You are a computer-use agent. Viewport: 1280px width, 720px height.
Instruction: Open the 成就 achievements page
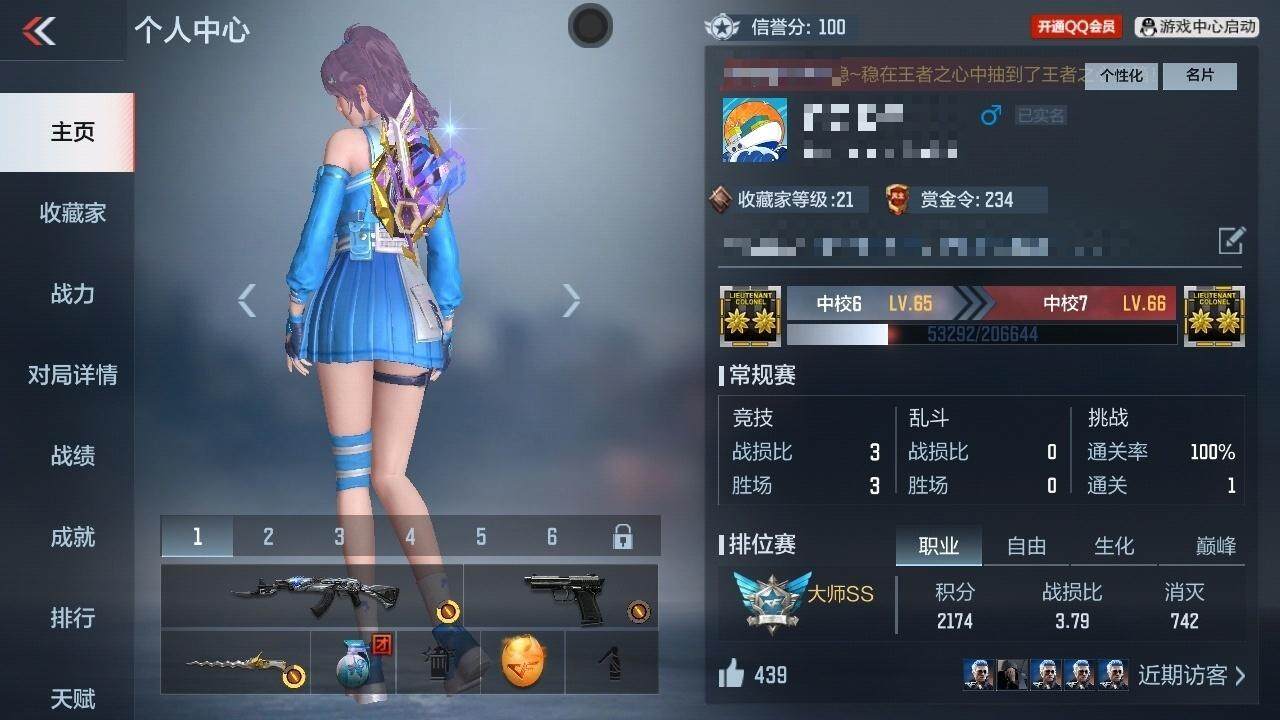coord(72,537)
